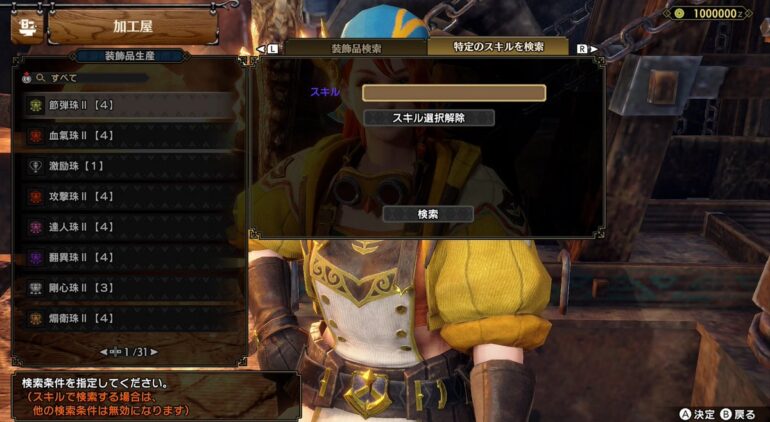The height and width of the screenshot is (422, 770).
Task: Pick the 激励珠【1】 list entry
Action: pyautogui.click(x=128, y=166)
